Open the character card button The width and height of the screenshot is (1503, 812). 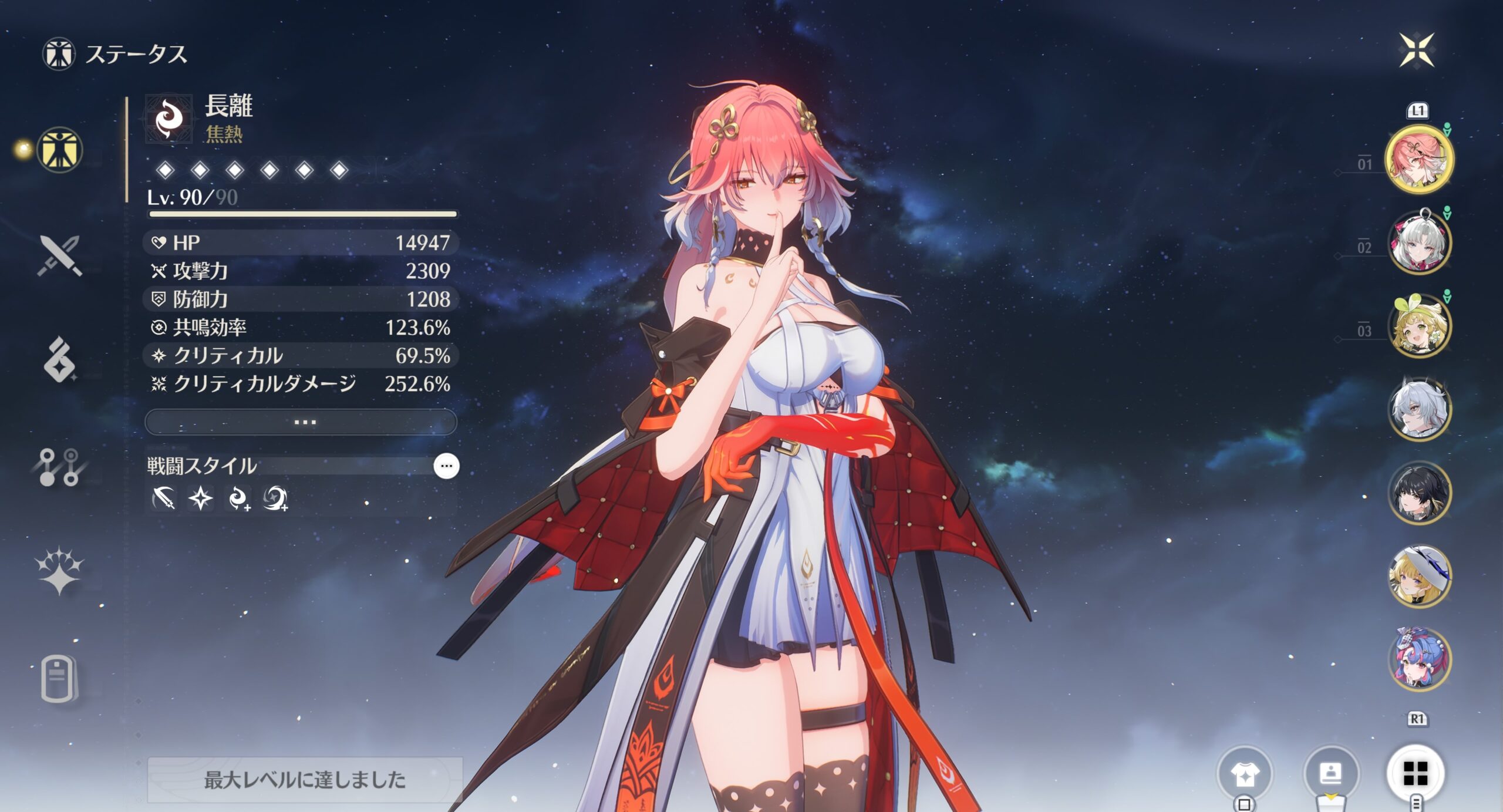(x=1330, y=774)
